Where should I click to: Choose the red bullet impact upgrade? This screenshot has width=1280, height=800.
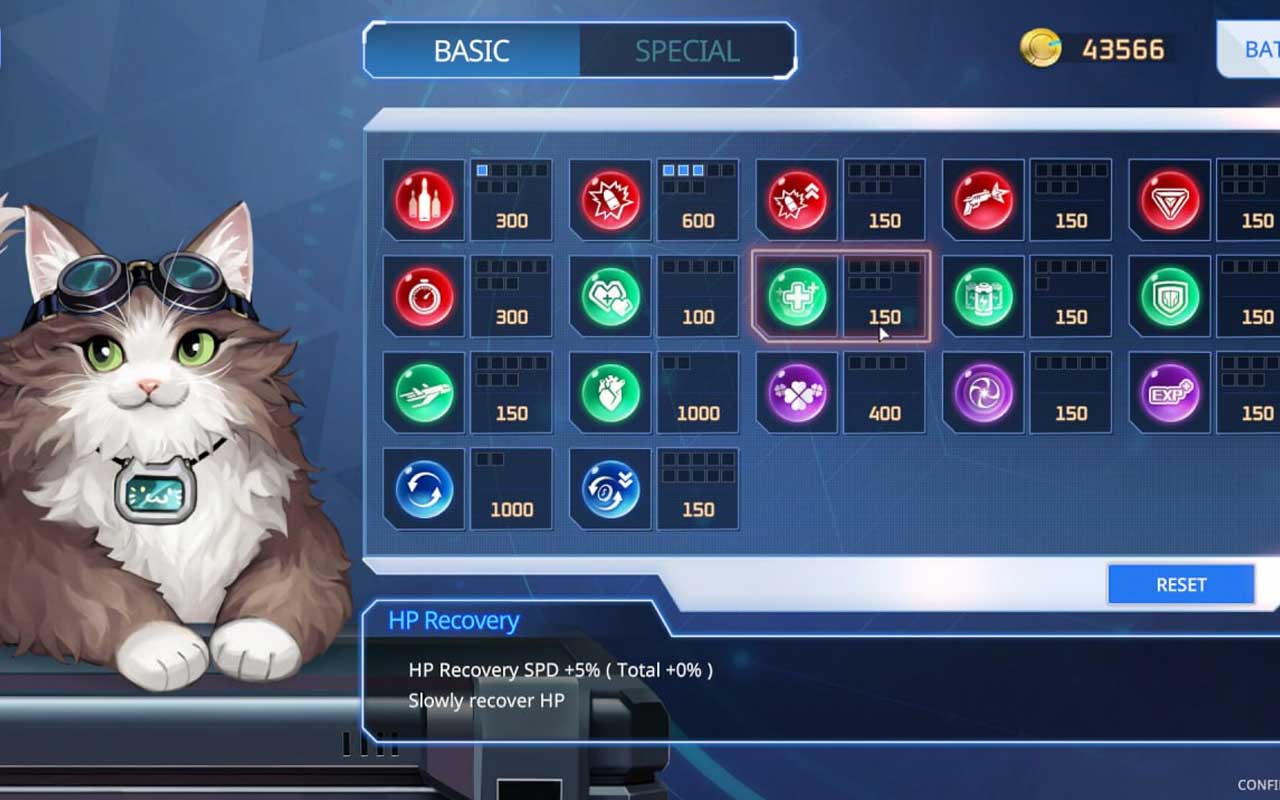611,201
